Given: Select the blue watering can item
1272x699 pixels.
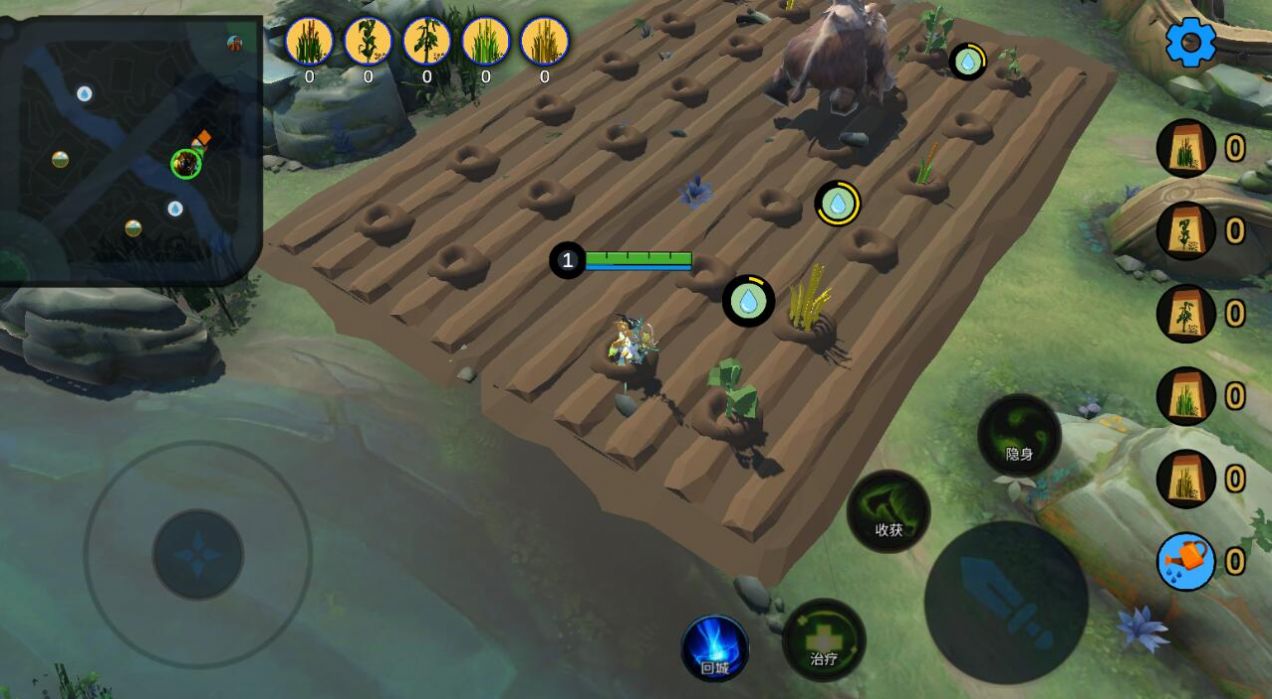Looking at the screenshot, I should 1185,560.
